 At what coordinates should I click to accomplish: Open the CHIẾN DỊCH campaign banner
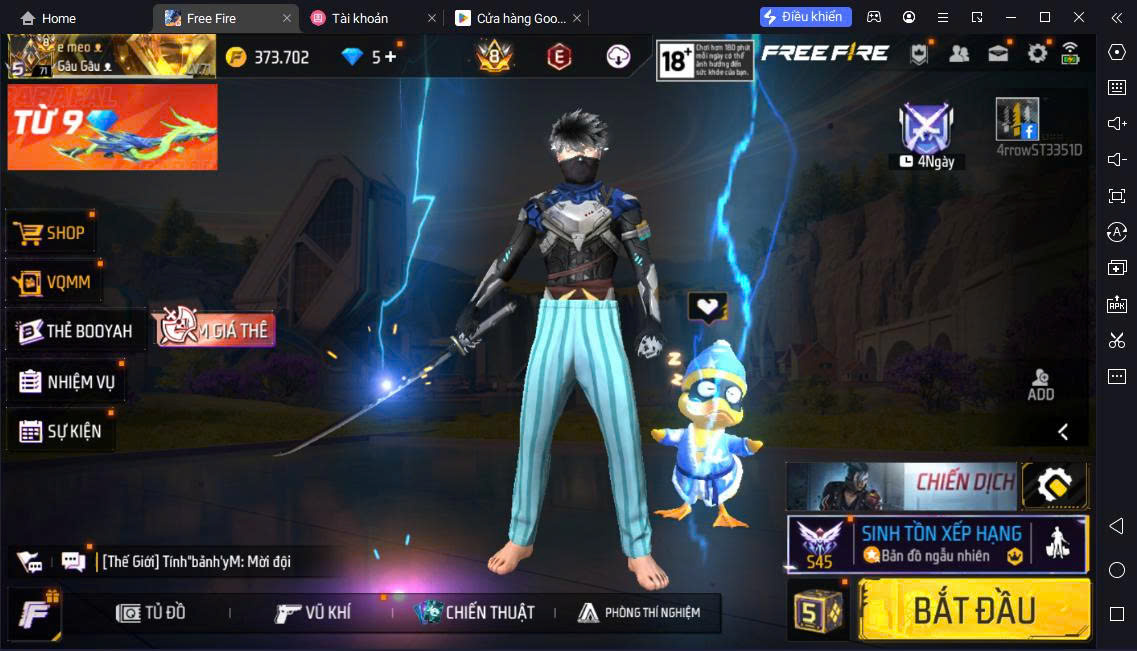click(x=900, y=486)
